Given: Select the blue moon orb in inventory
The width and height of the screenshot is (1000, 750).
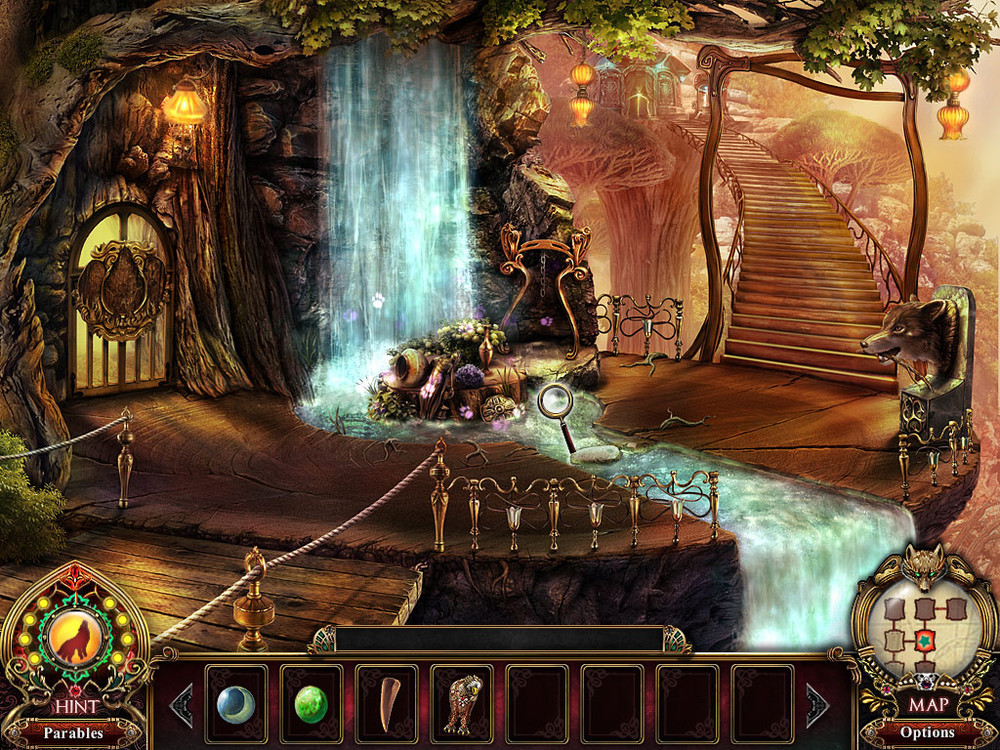Looking at the screenshot, I should pyautogui.click(x=236, y=703).
